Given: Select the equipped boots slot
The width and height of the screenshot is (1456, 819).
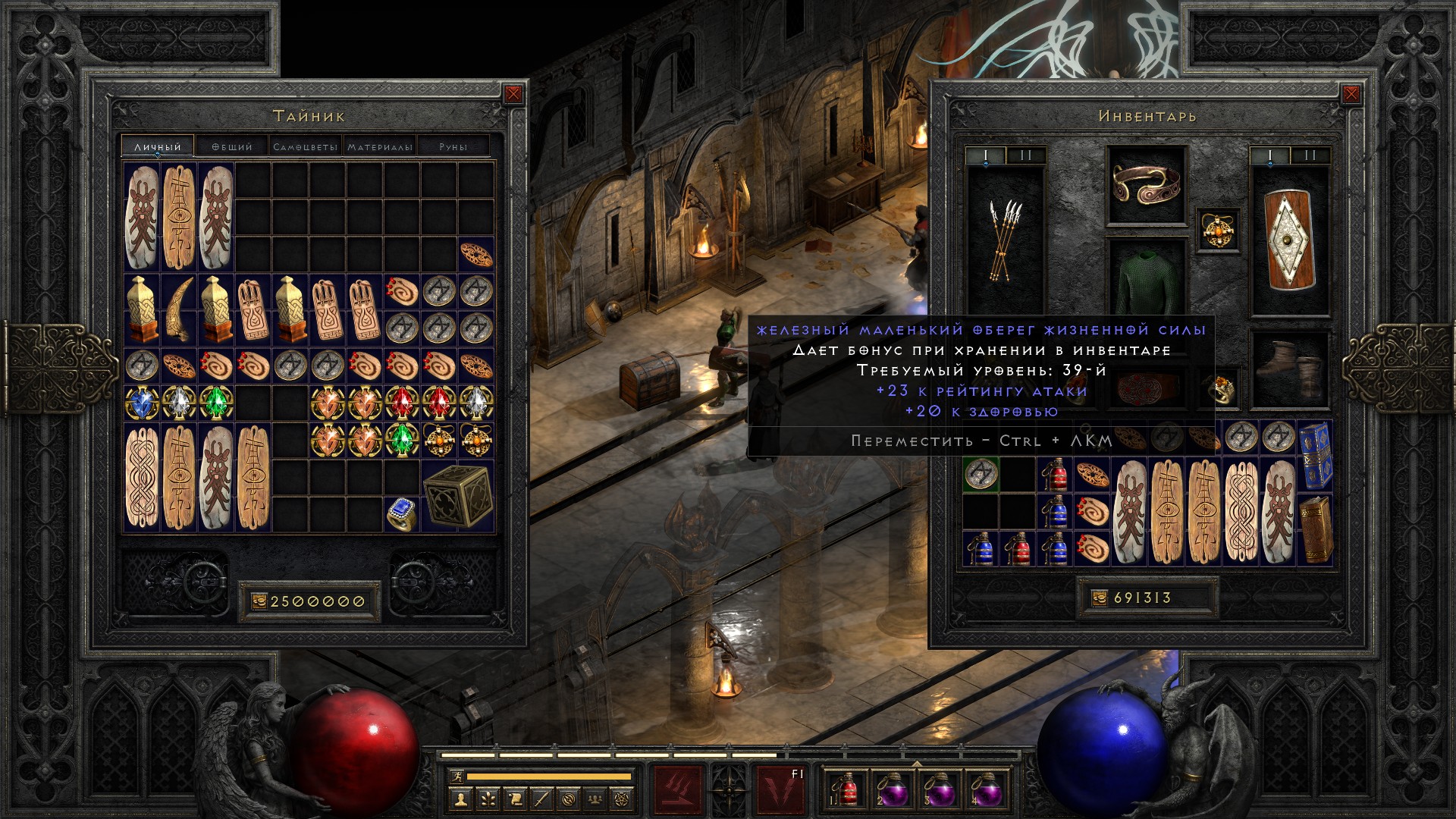Looking at the screenshot, I should [1289, 369].
